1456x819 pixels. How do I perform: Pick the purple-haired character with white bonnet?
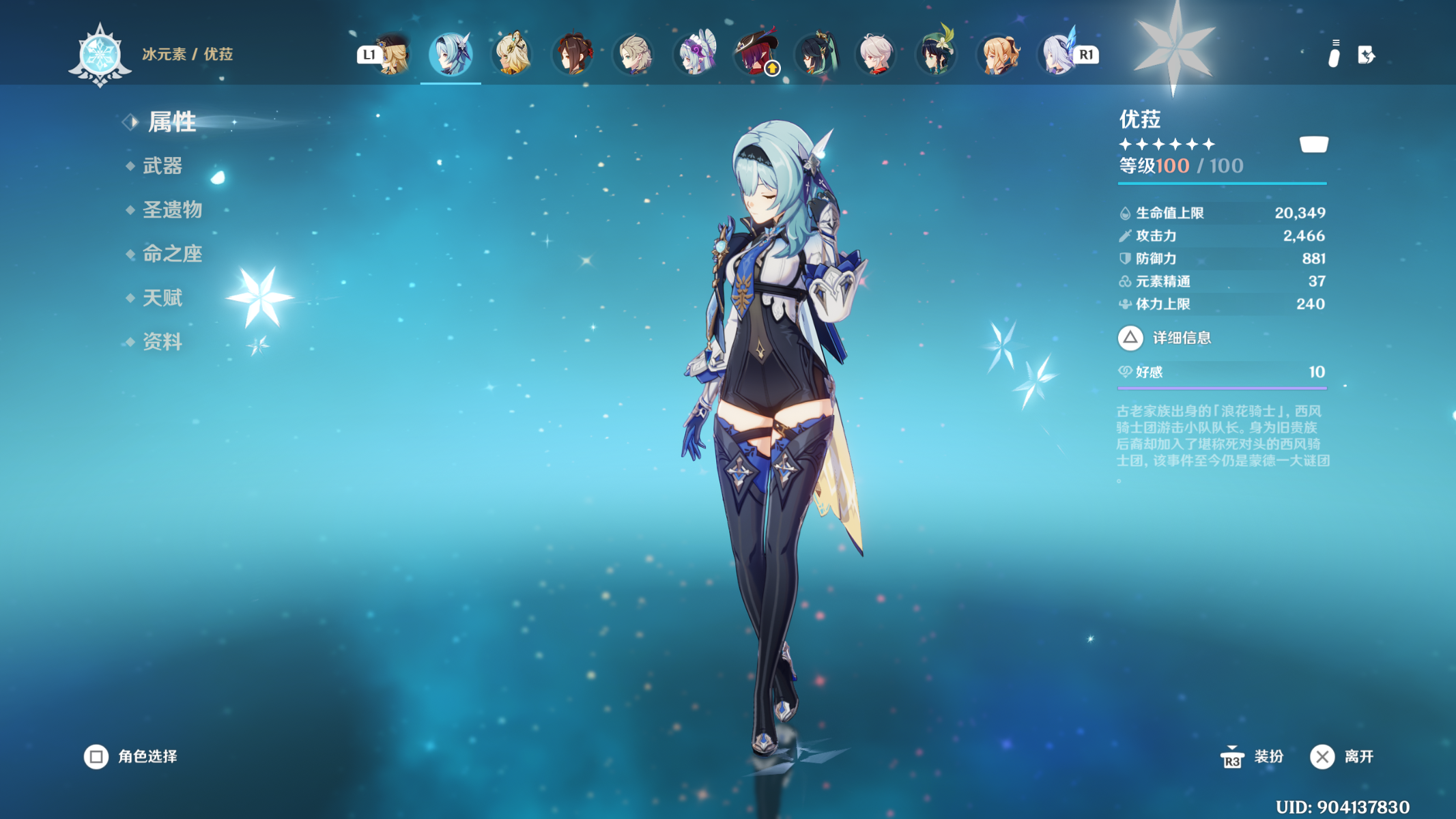(x=695, y=54)
